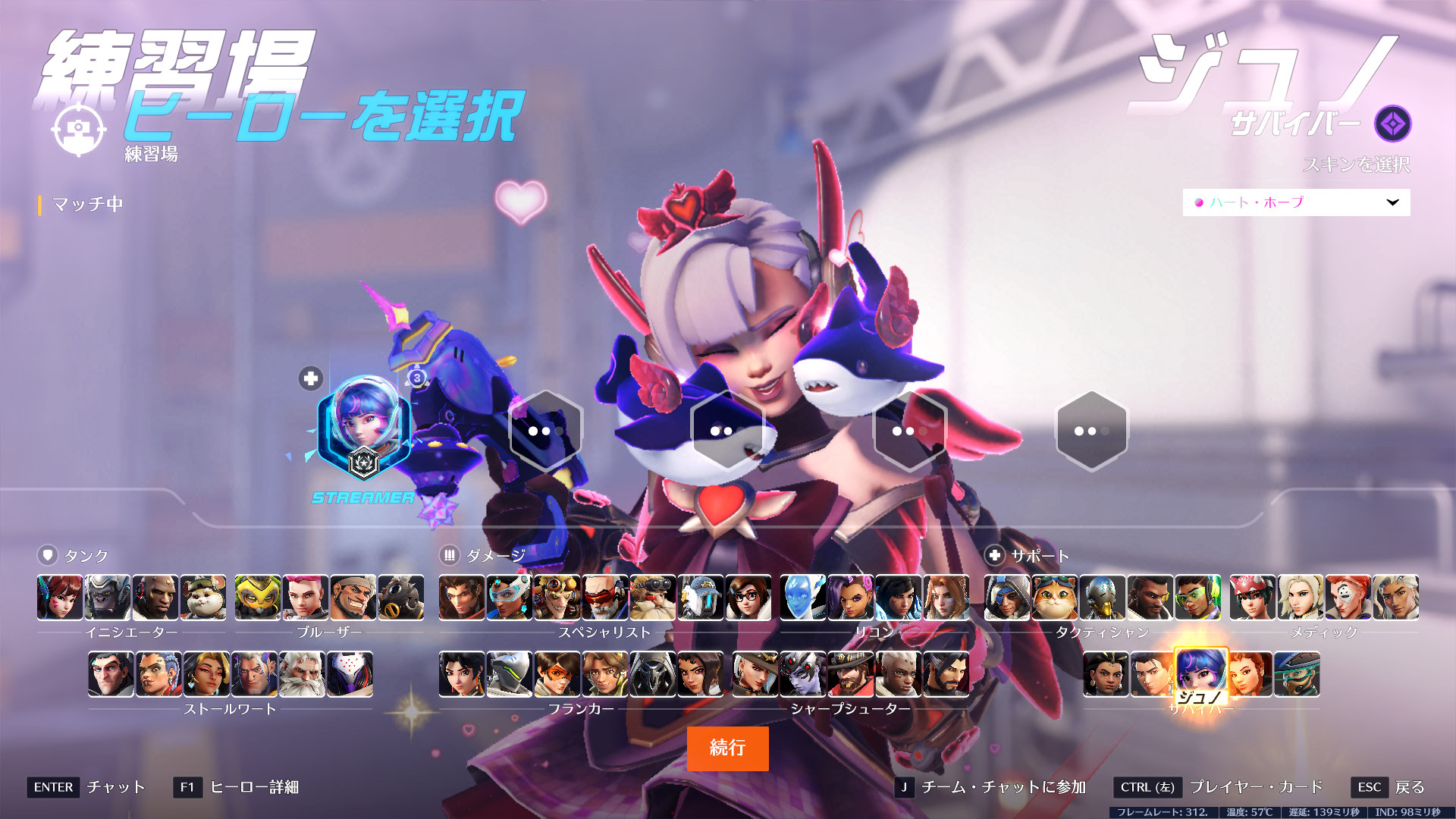
Task: Click the orange 続行 continue button
Action: [x=727, y=748]
